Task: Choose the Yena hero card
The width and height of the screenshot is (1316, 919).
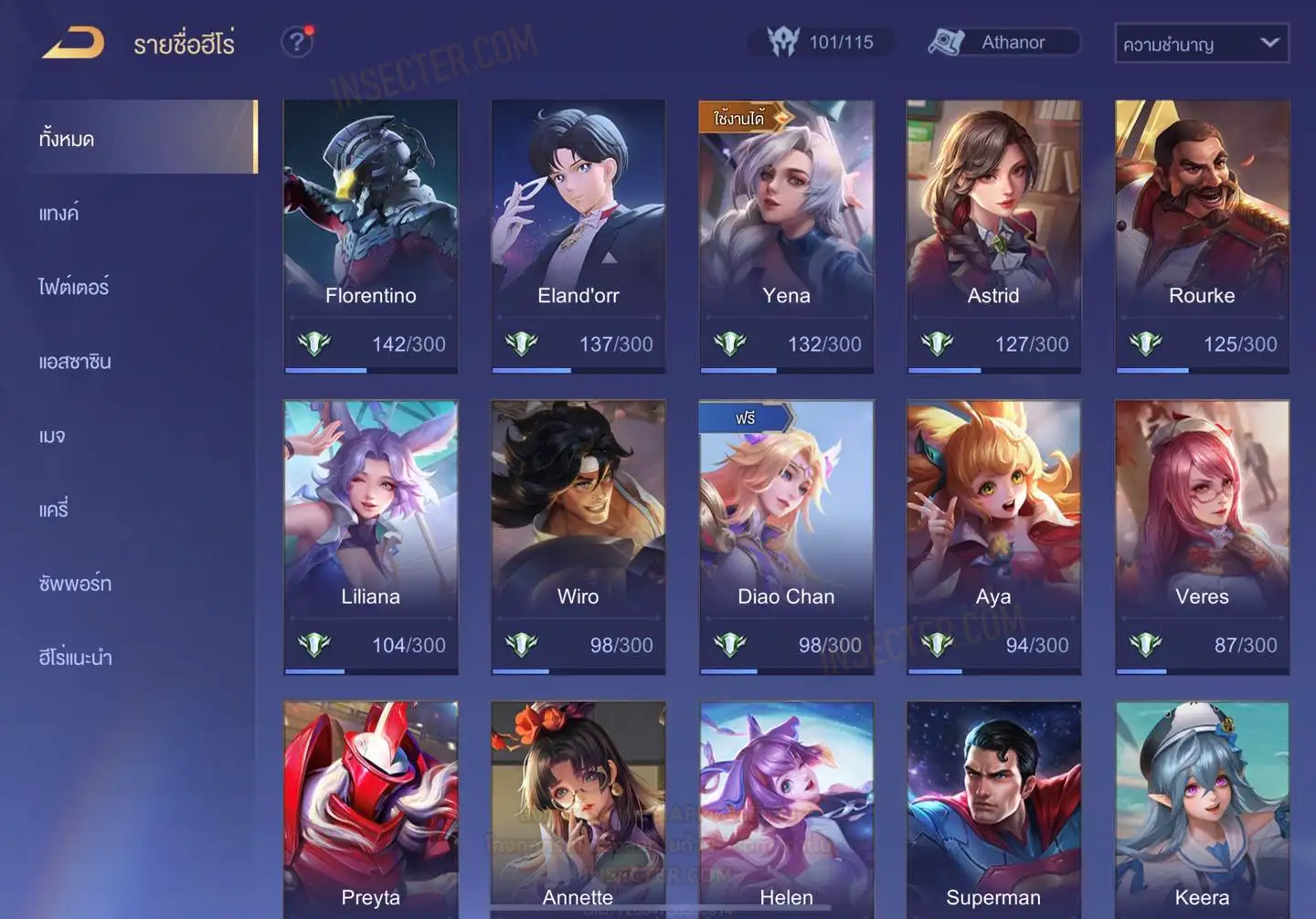Action: [786, 236]
